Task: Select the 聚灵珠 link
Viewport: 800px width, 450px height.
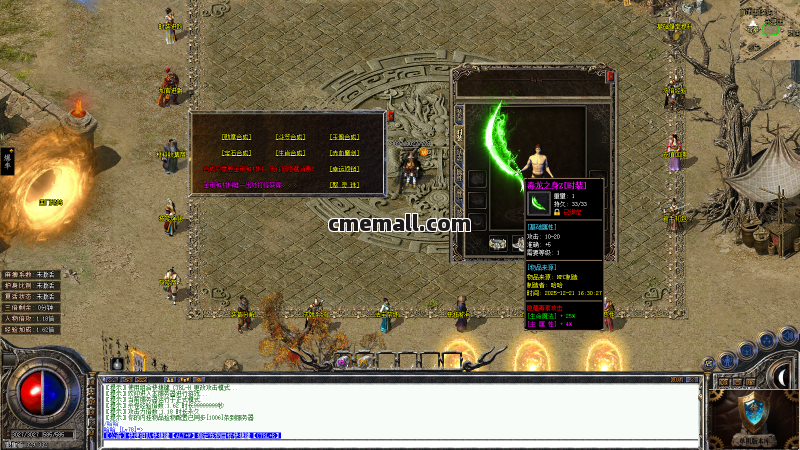Action: [344, 185]
